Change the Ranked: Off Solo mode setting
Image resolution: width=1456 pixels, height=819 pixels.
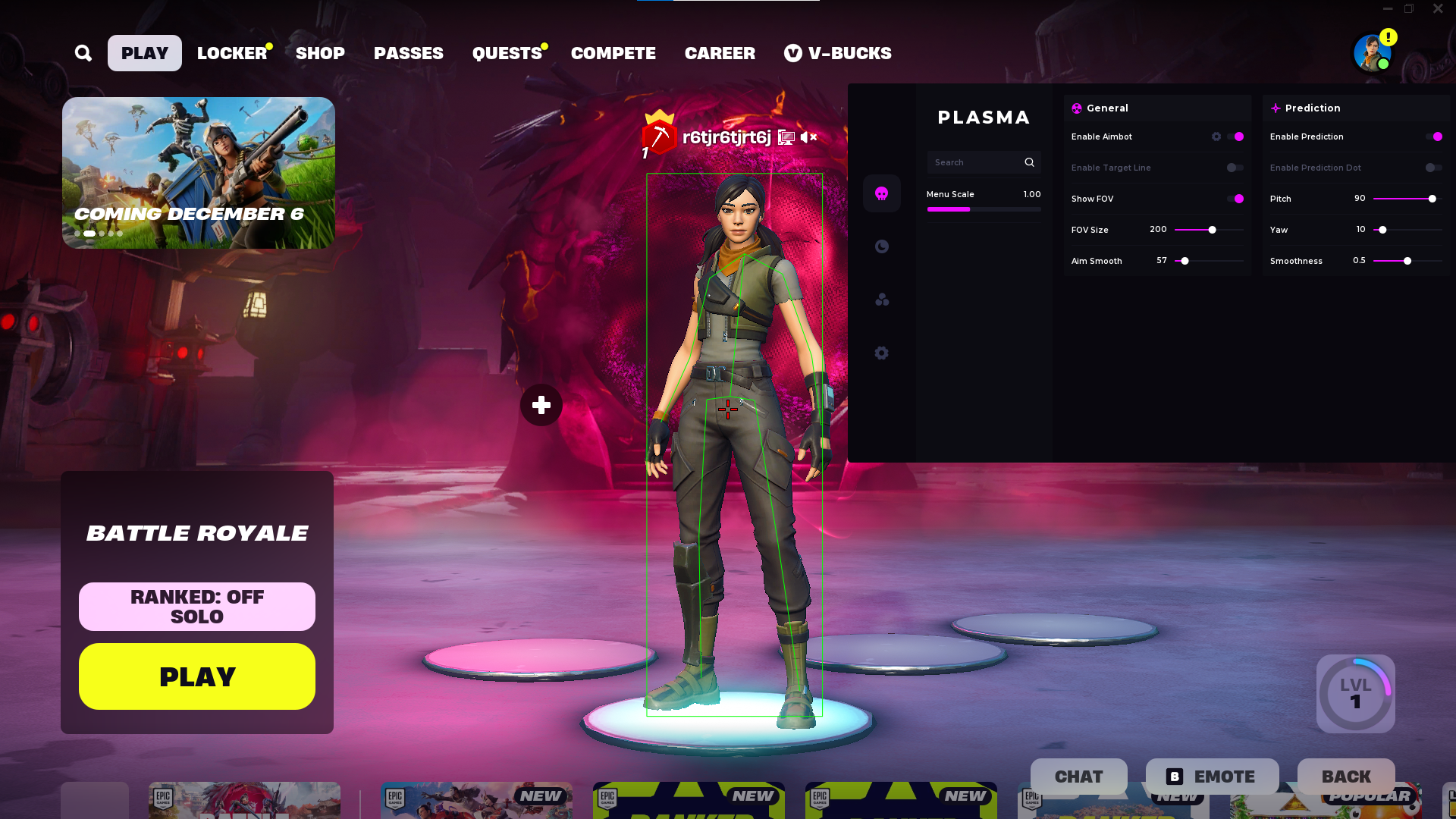[197, 607]
